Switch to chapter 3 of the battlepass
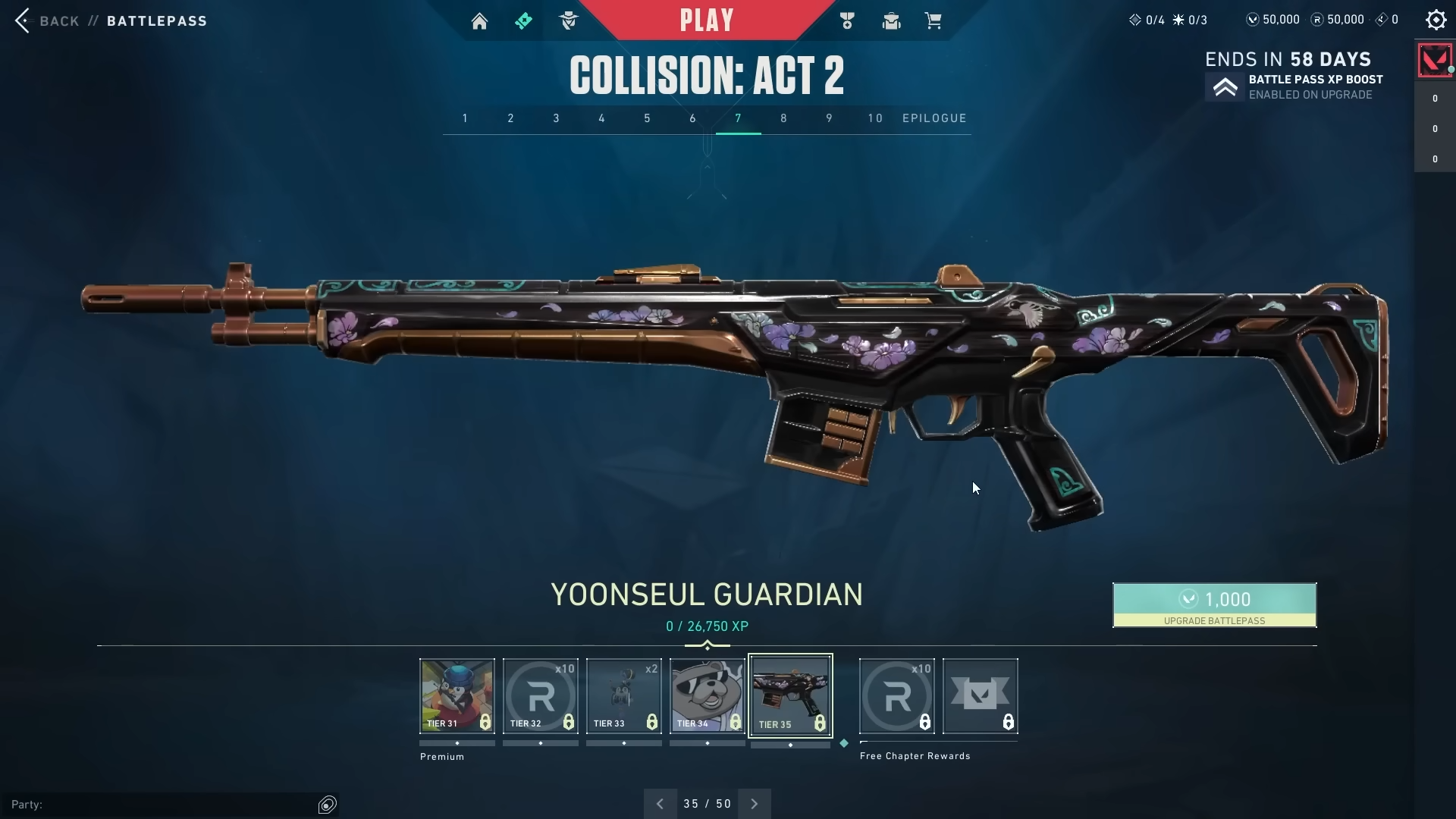This screenshot has width=1456, height=819. pos(556,118)
